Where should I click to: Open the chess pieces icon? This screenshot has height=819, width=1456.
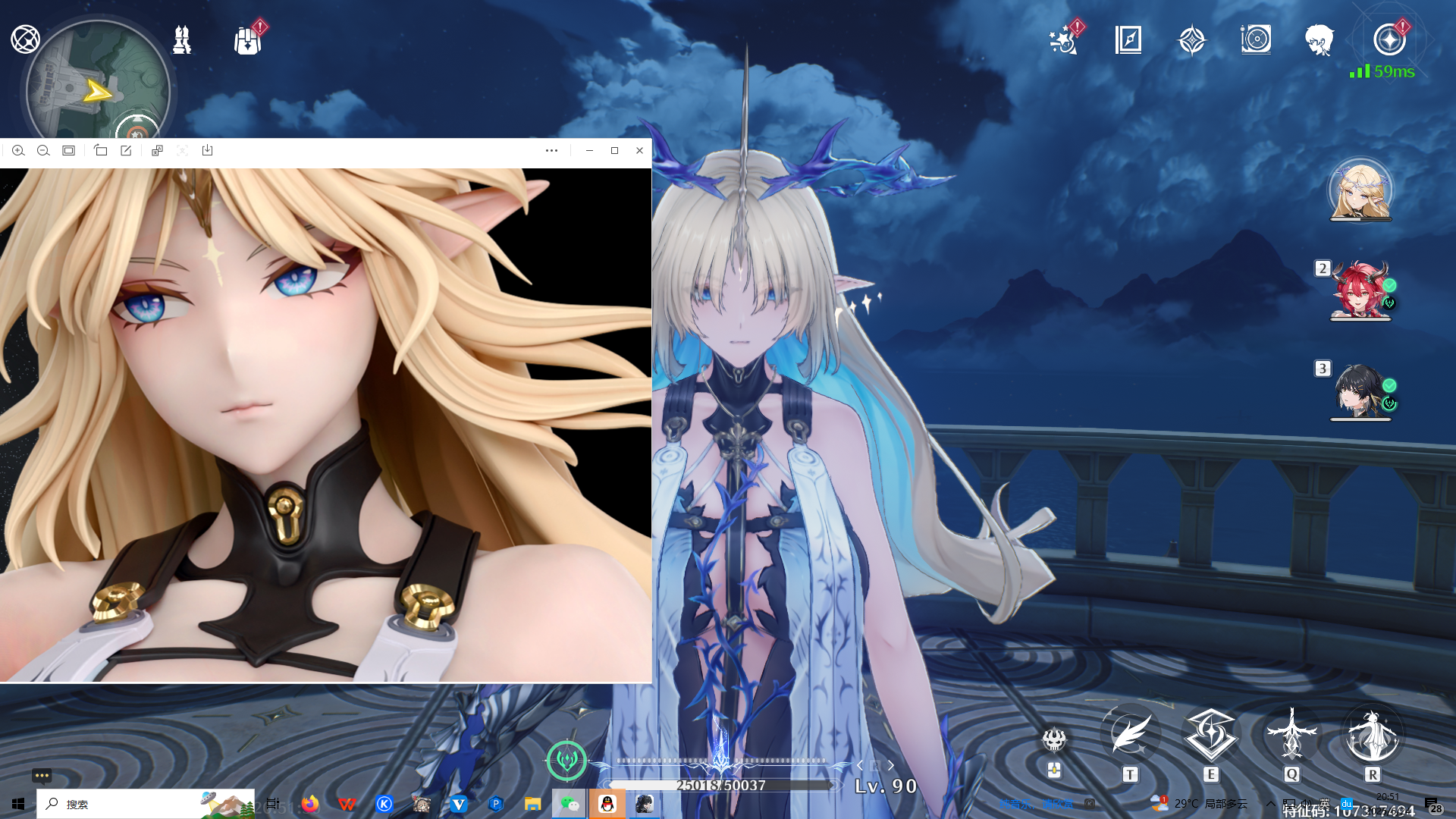coord(182,39)
